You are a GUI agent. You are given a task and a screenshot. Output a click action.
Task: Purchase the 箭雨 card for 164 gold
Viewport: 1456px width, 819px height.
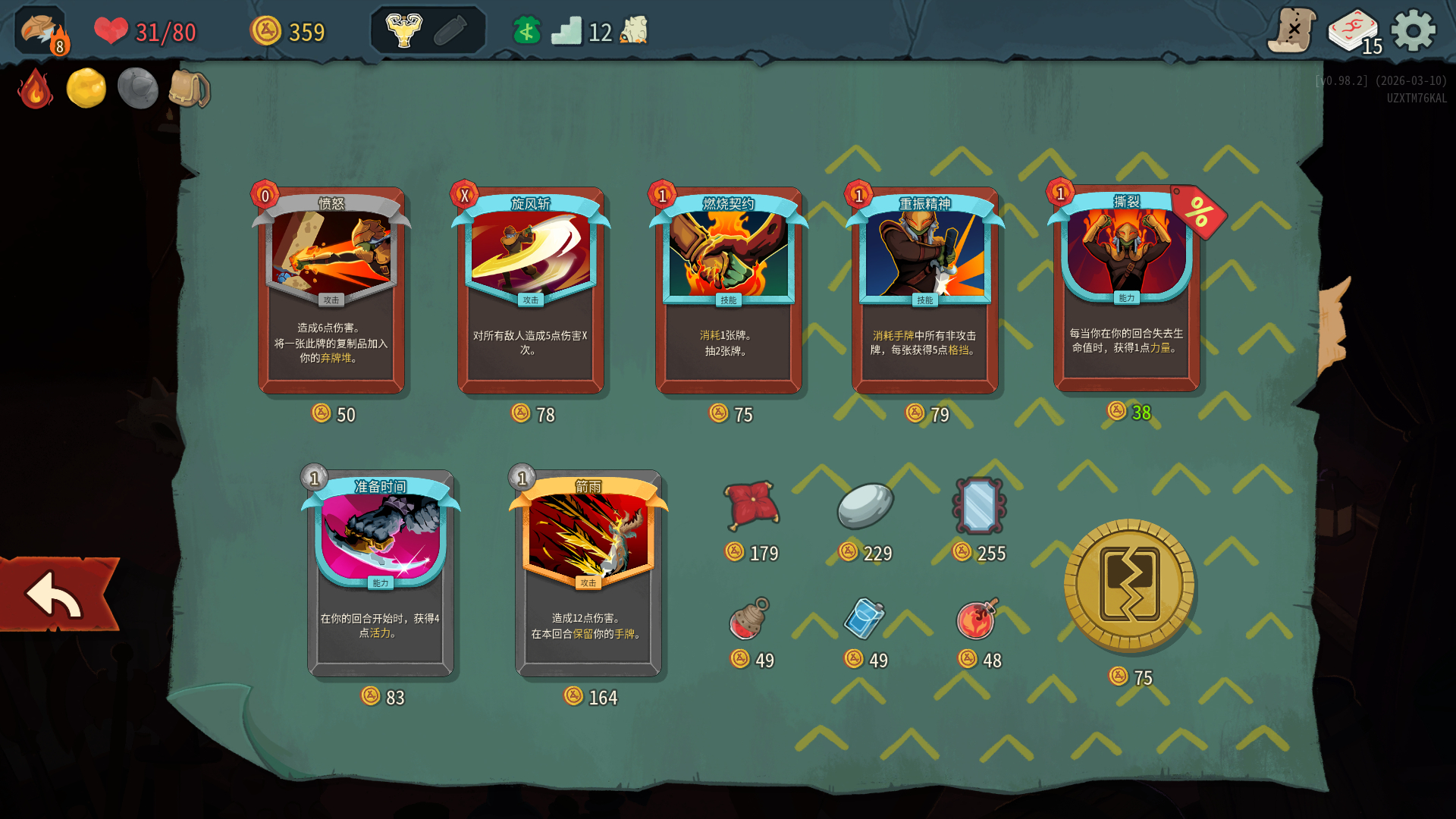pyautogui.click(x=588, y=574)
